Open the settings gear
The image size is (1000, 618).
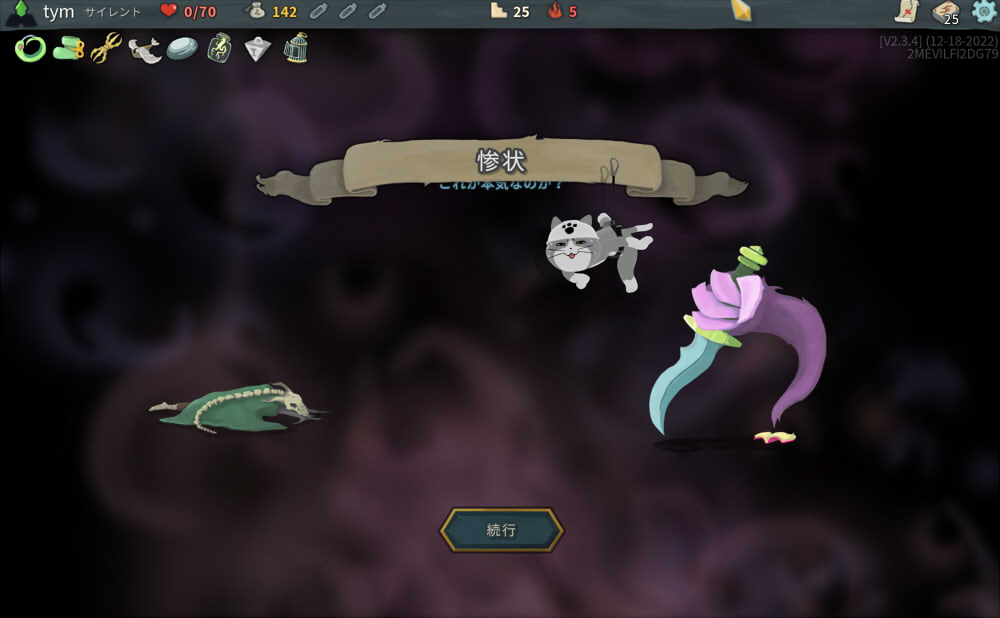pos(984,12)
